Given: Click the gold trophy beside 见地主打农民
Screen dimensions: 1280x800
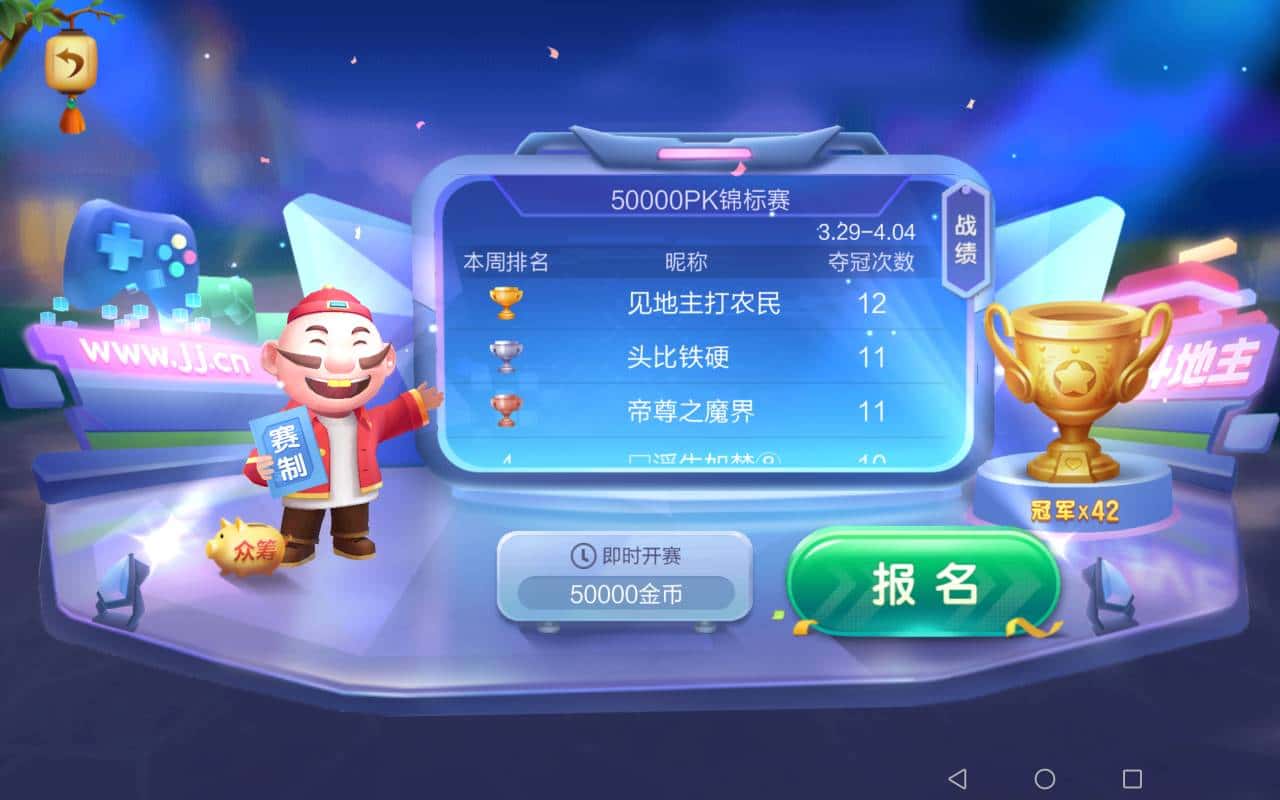Looking at the screenshot, I should 503,300.
